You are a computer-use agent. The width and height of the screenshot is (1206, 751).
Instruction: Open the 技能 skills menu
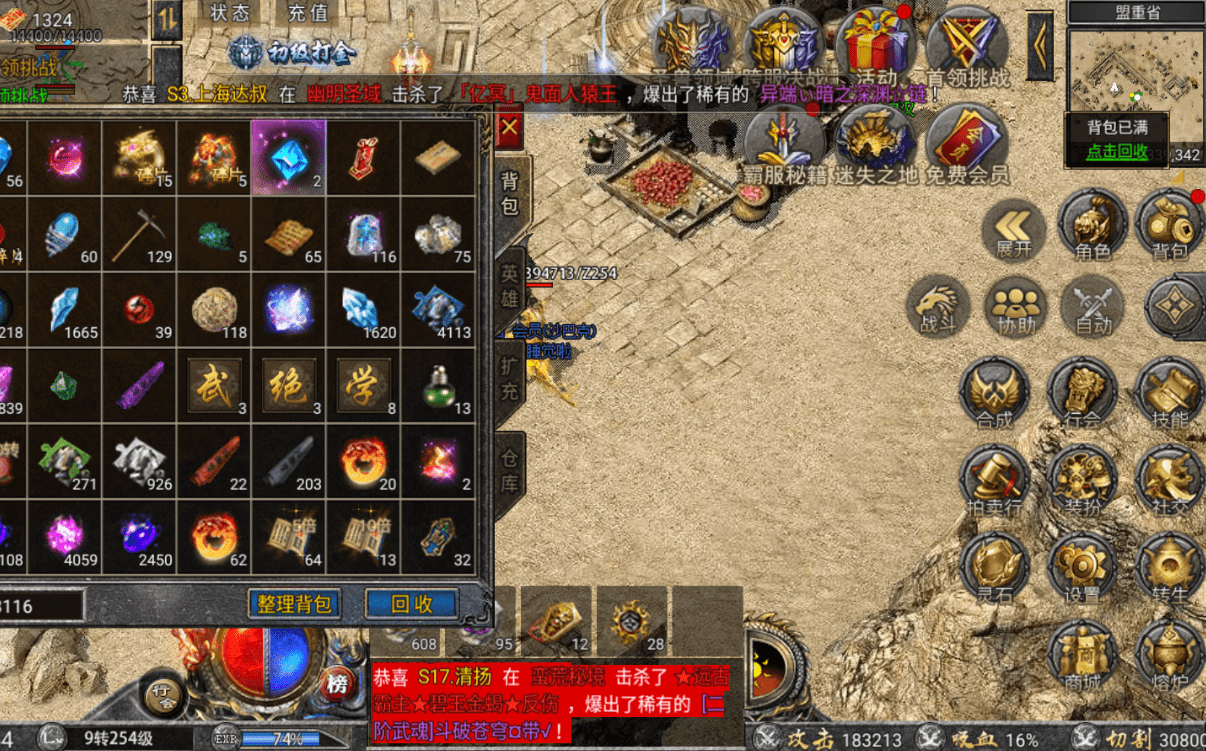click(1169, 393)
